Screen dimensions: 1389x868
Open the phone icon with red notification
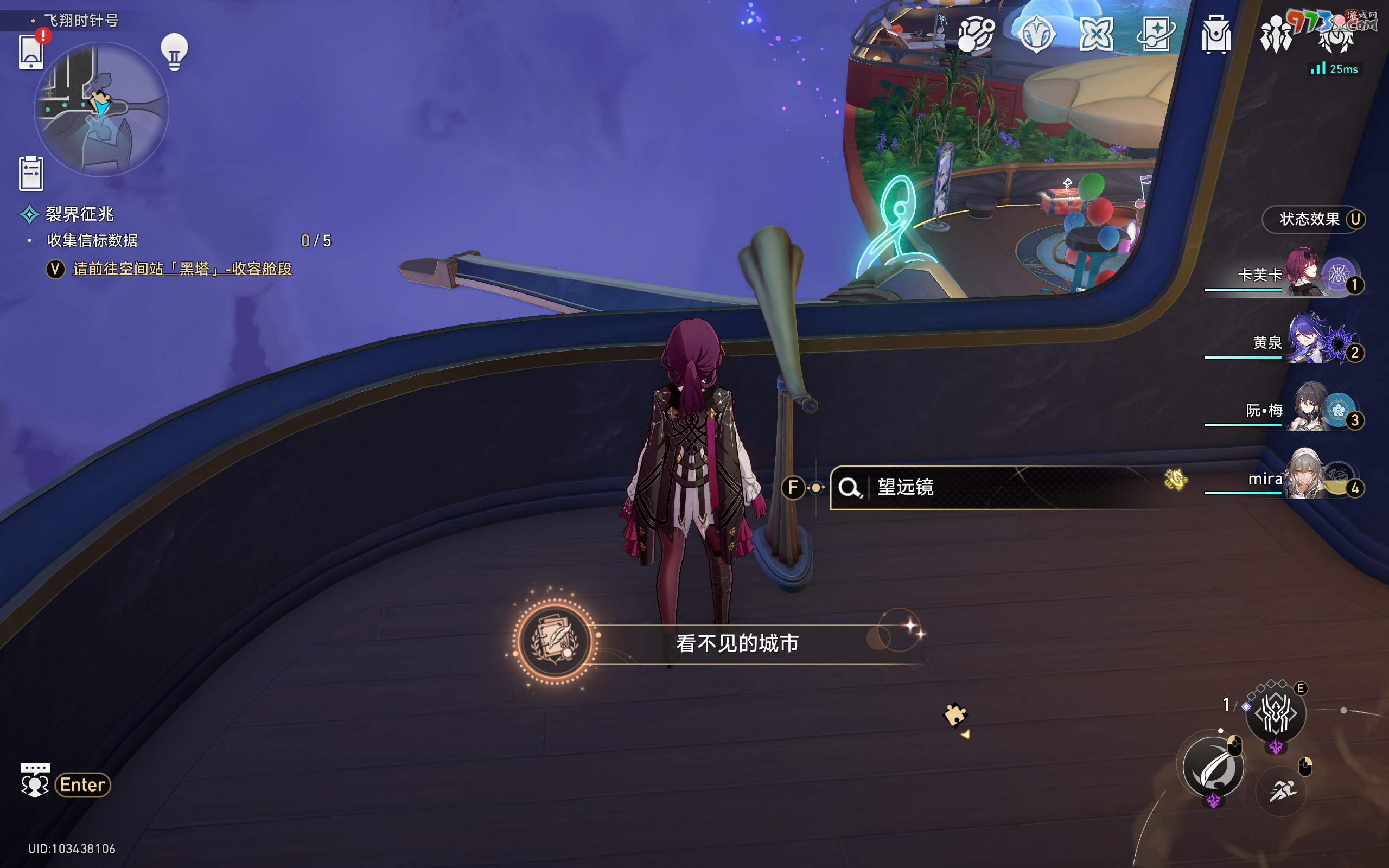[31, 52]
